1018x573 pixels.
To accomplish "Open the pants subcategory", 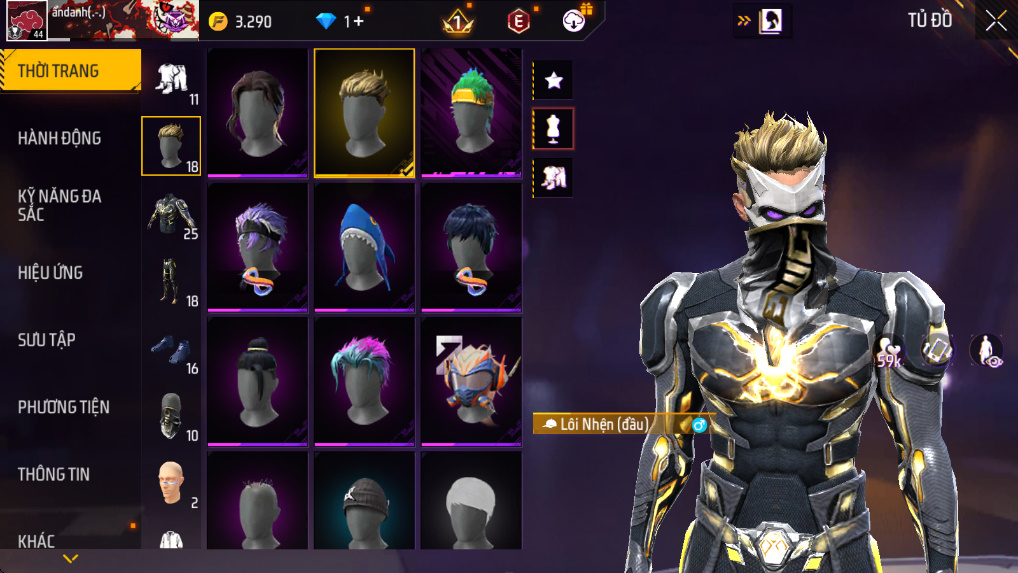I will pos(171,281).
